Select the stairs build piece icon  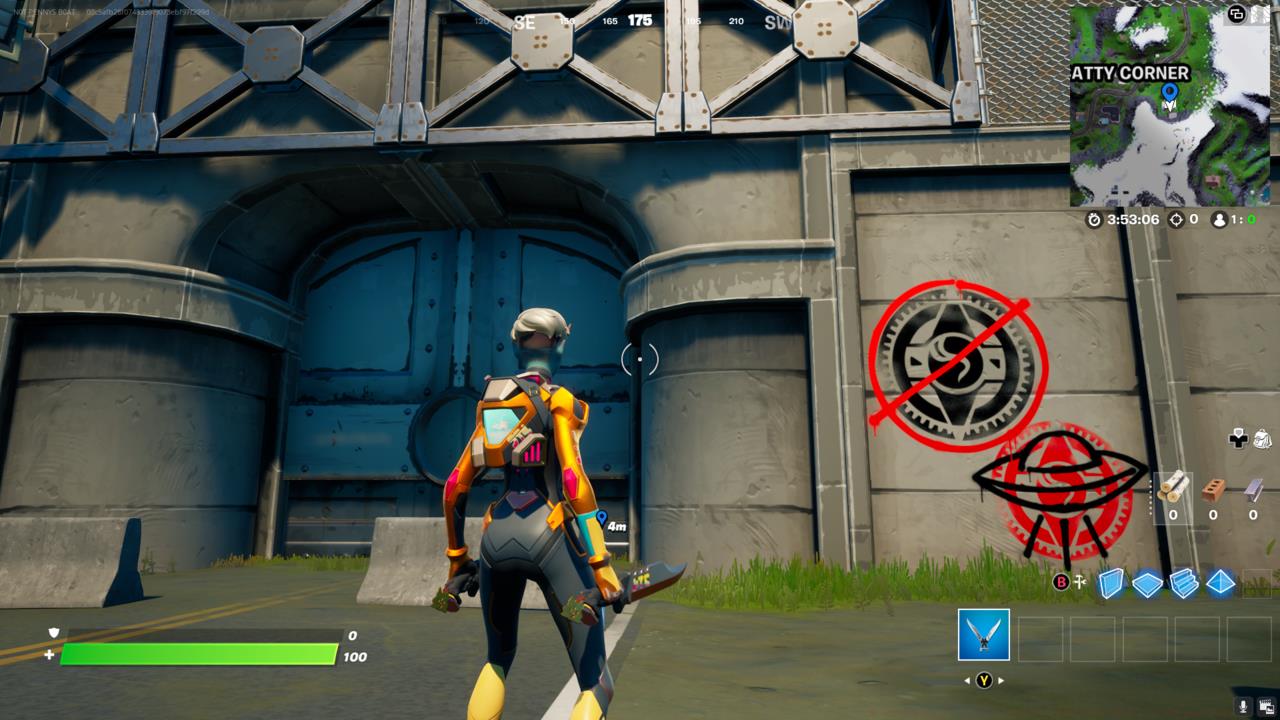coord(1185,585)
